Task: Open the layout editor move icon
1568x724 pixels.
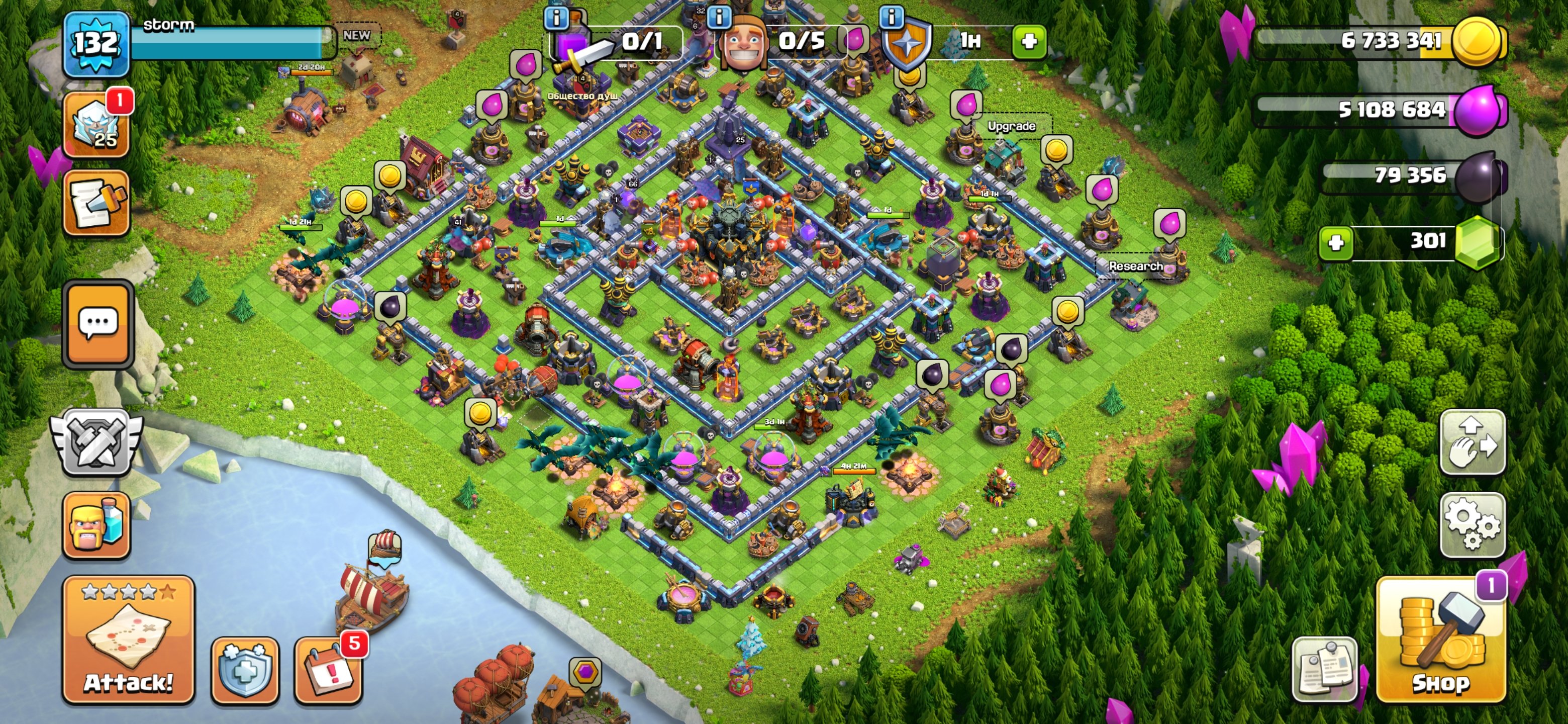Action: [1473, 442]
